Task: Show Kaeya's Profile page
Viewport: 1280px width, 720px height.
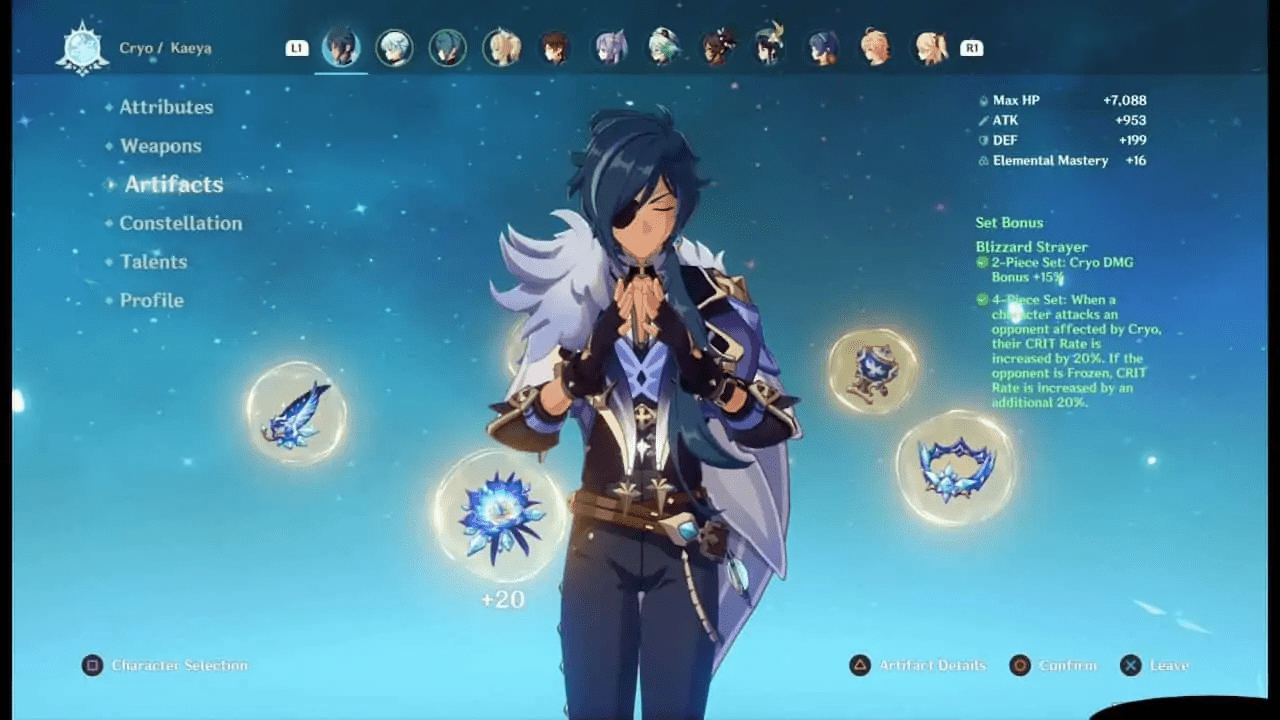Action: [151, 300]
